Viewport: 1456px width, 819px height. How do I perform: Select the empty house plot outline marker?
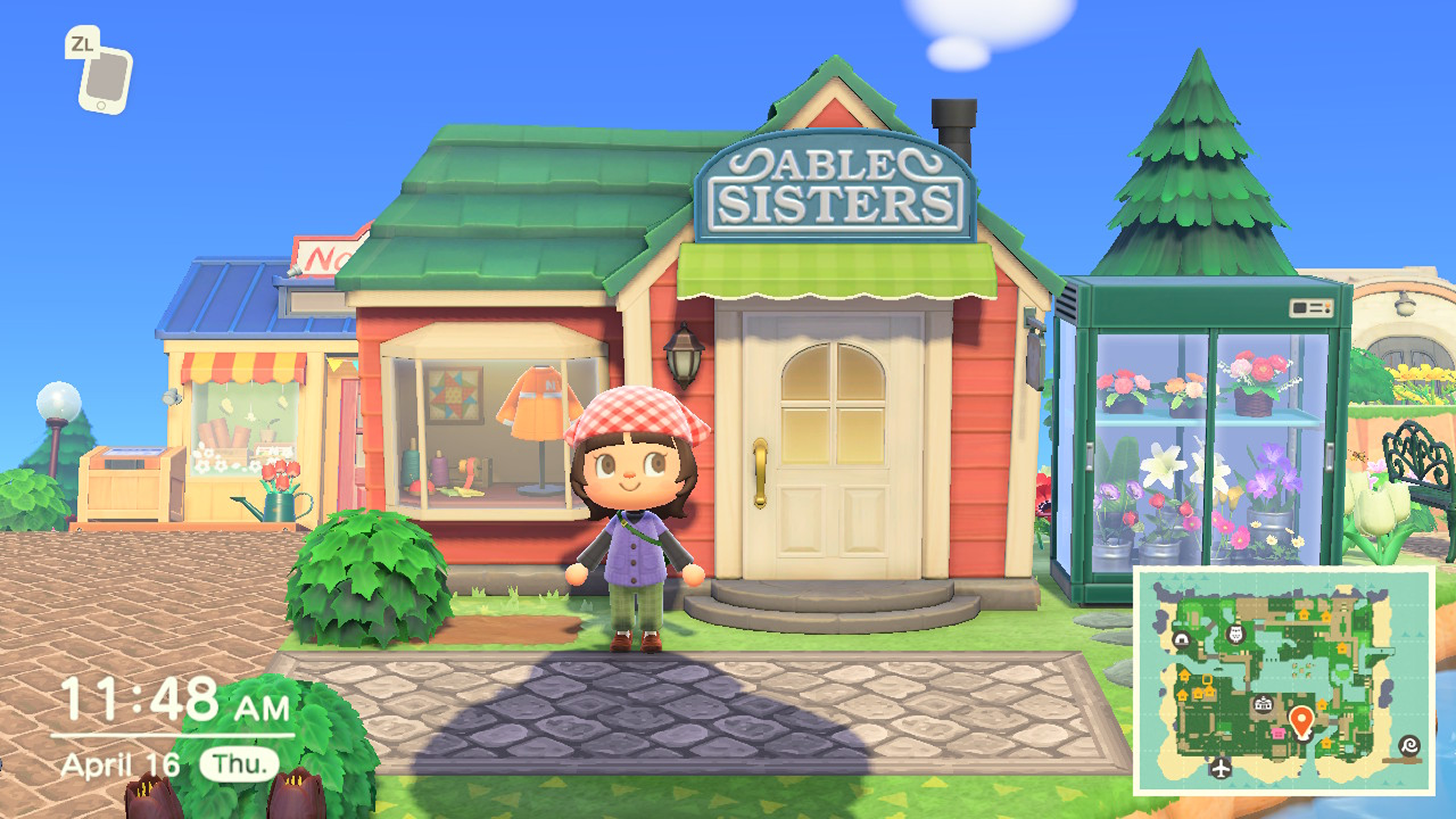(1207, 679)
